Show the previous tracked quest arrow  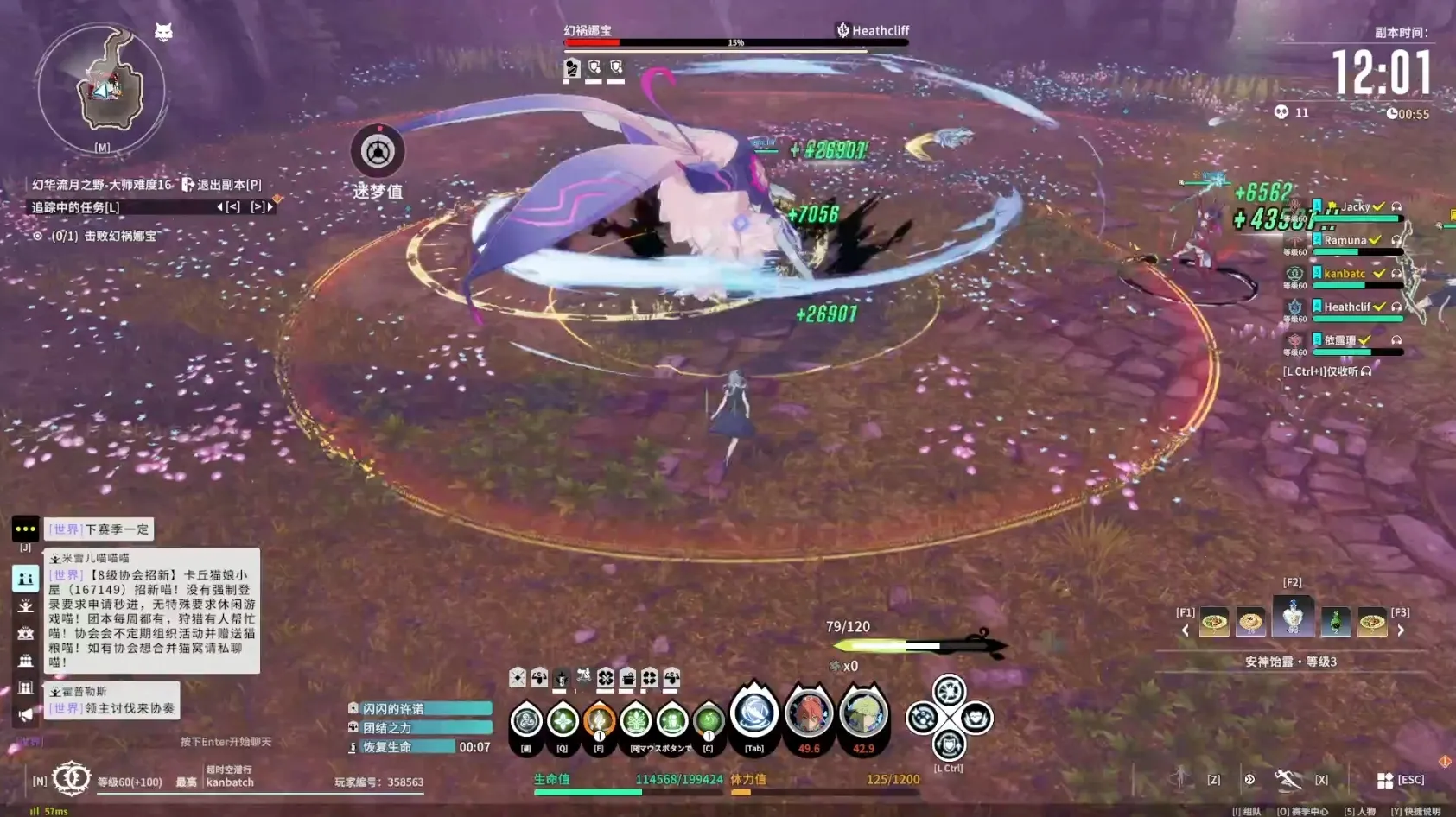tap(221, 207)
